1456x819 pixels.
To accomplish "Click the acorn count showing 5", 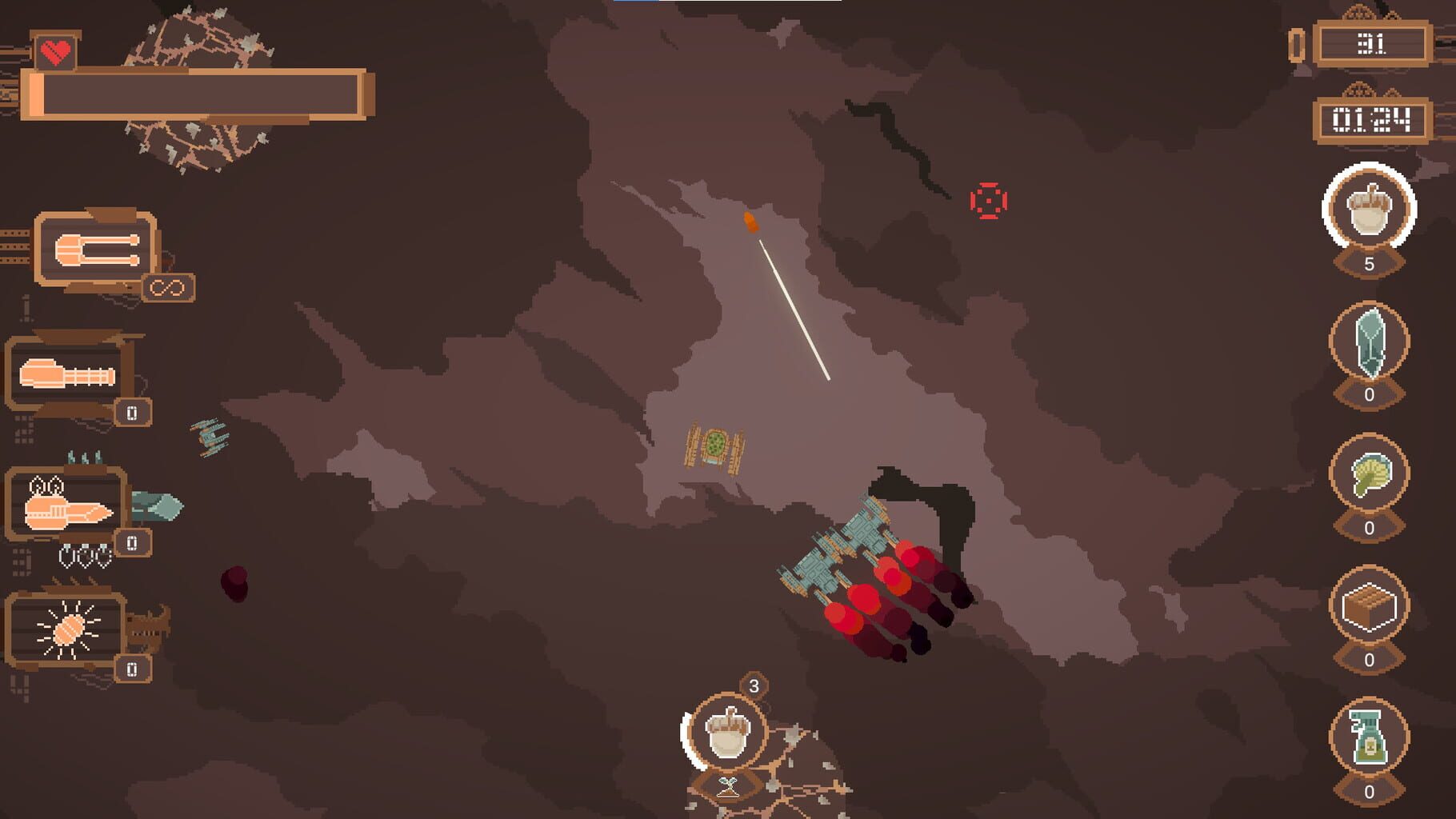I will point(1370,264).
